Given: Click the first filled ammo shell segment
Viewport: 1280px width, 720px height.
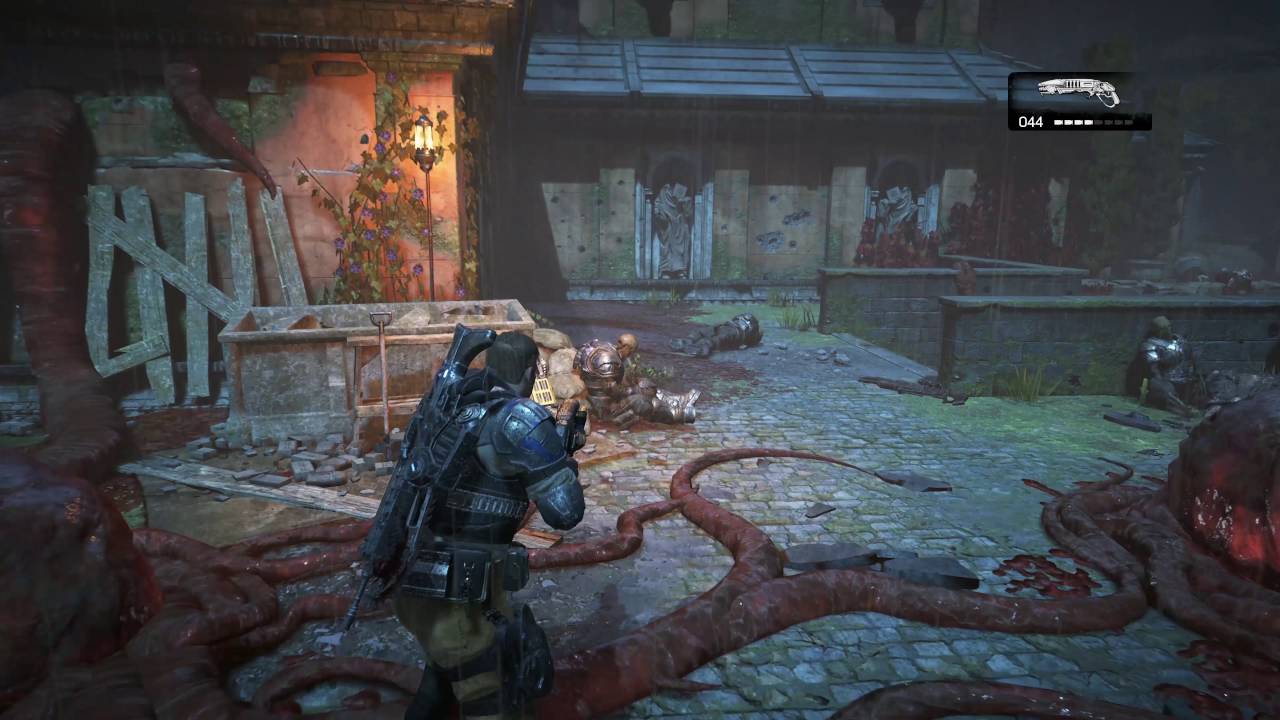Looking at the screenshot, I should point(1058,121).
